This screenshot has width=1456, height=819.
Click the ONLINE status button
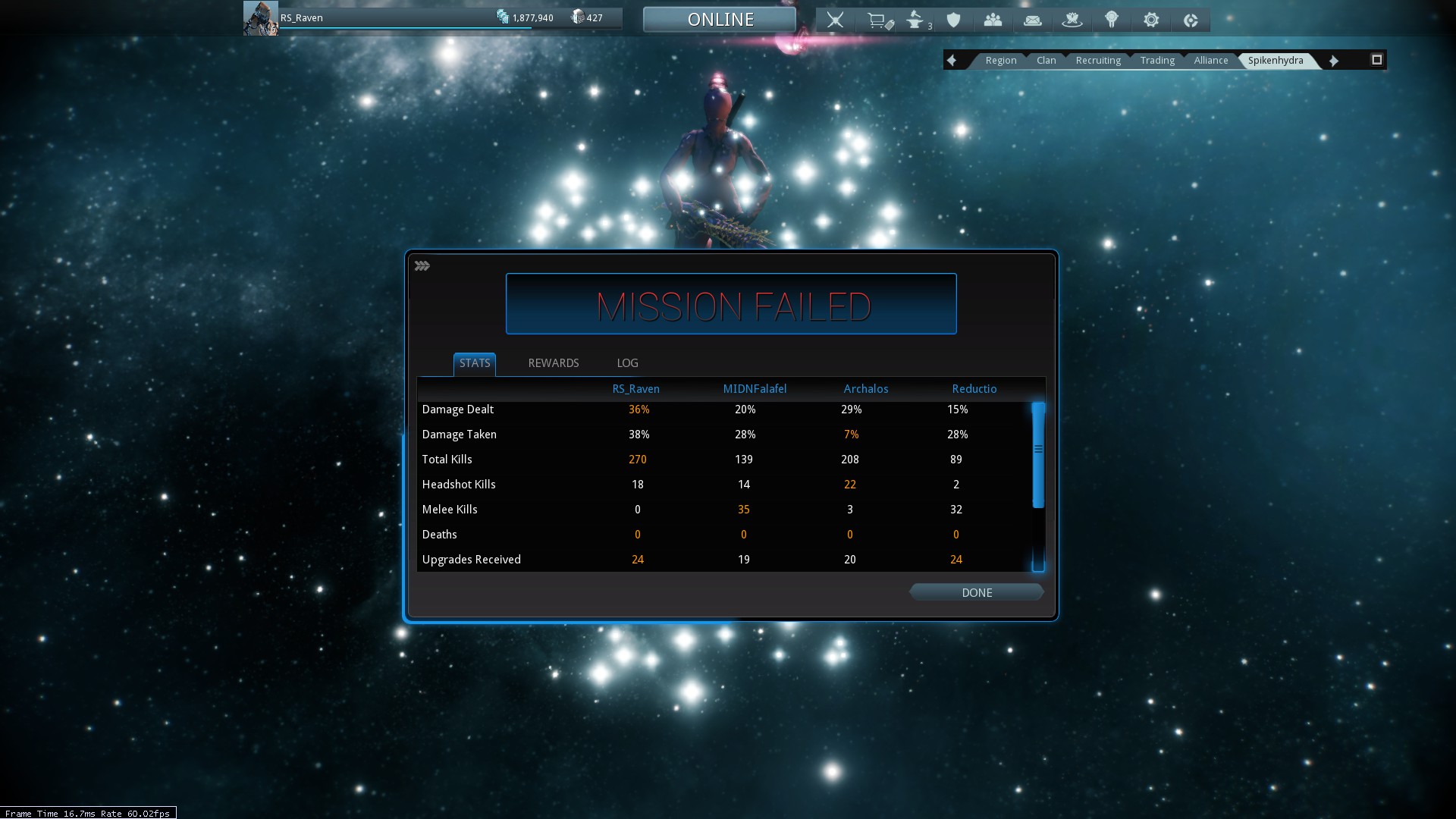[720, 20]
